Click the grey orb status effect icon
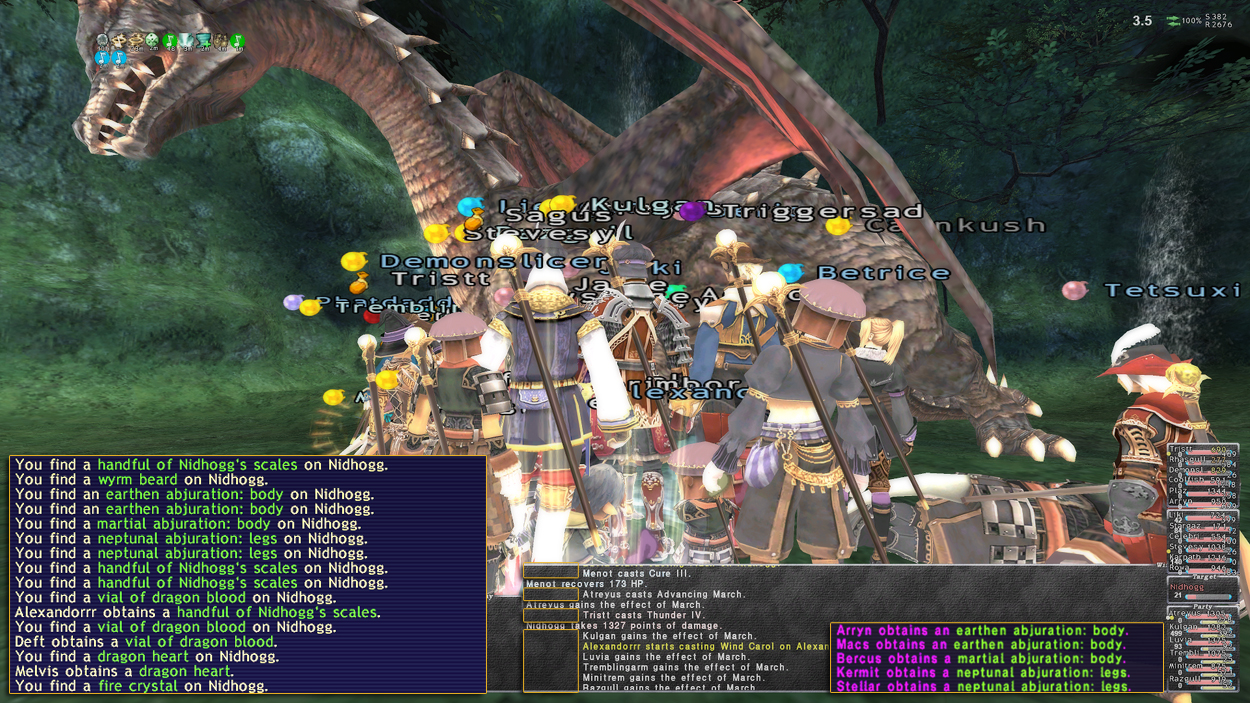This screenshot has height=703, width=1250. [102, 41]
